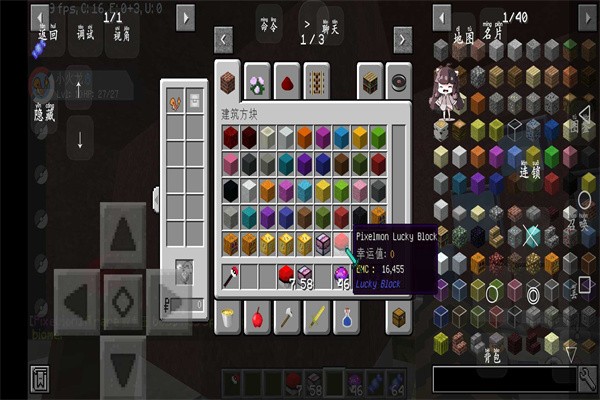Select the apple food tab at the bottom

[x=257, y=318]
